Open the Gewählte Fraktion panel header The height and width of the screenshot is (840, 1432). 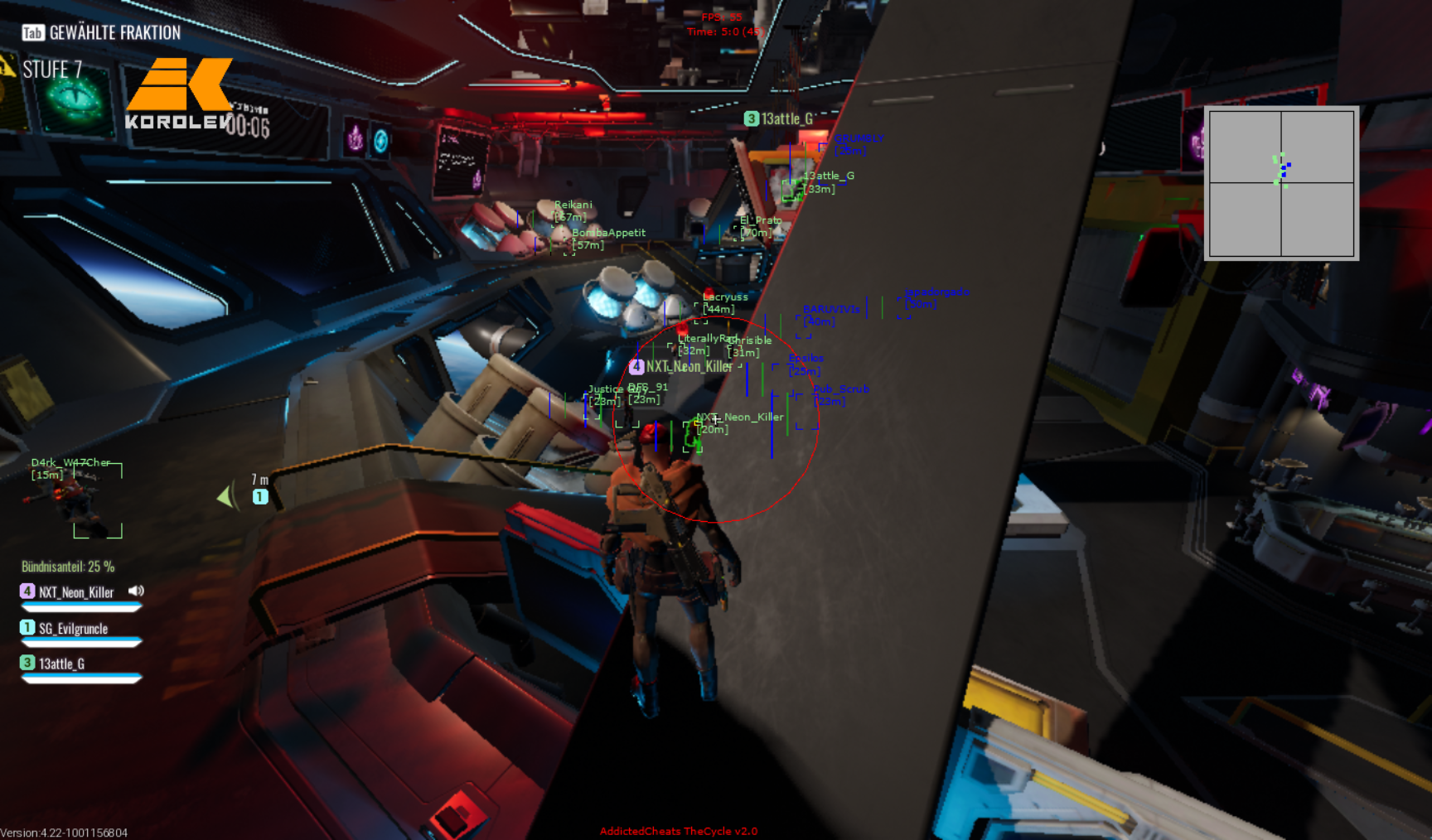point(101,33)
